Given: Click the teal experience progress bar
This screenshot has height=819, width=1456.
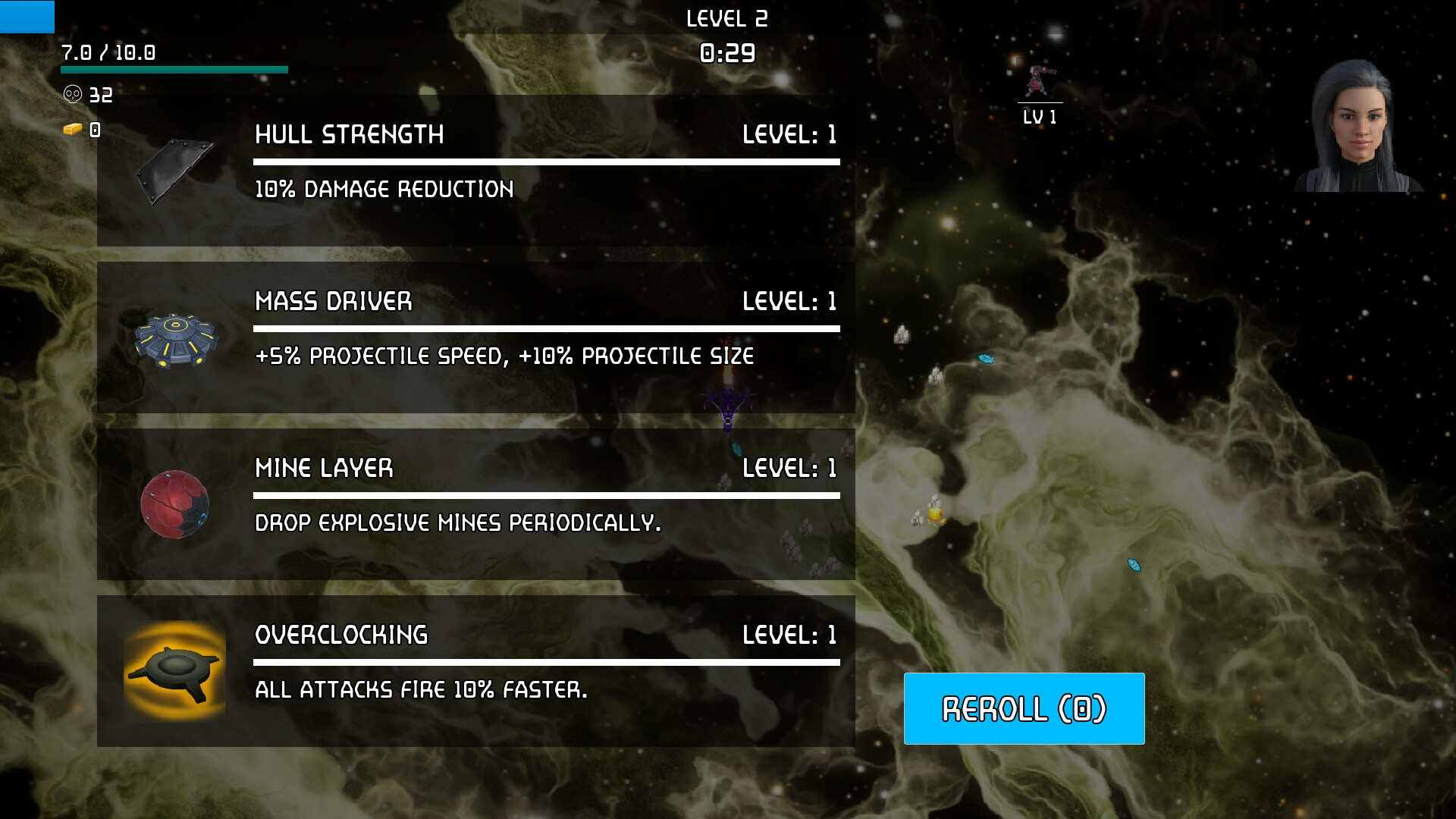Looking at the screenshot, I should pos(173,68).
